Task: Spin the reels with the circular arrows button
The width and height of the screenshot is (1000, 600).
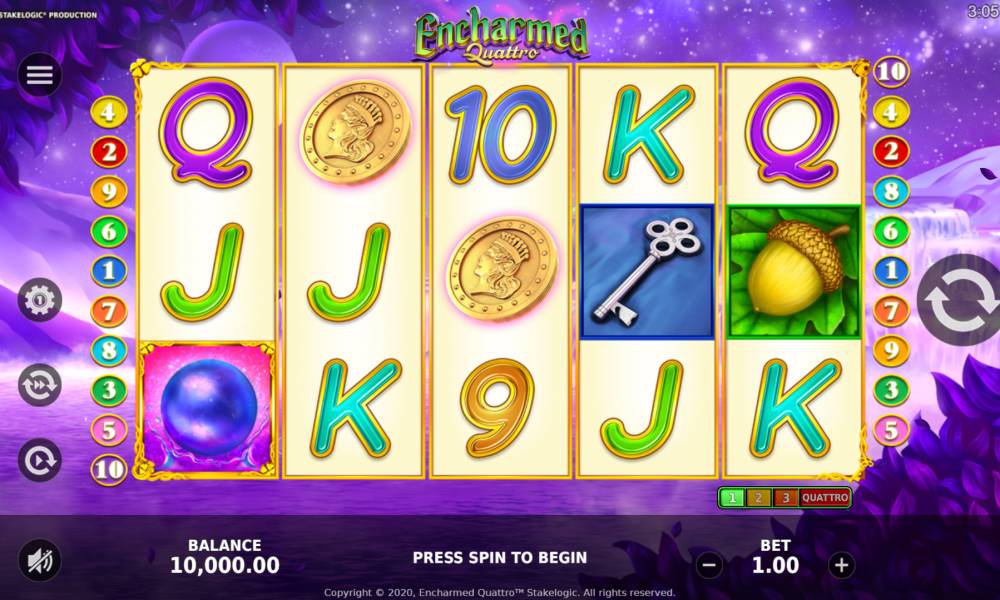Action: click(x=958, y=300)
